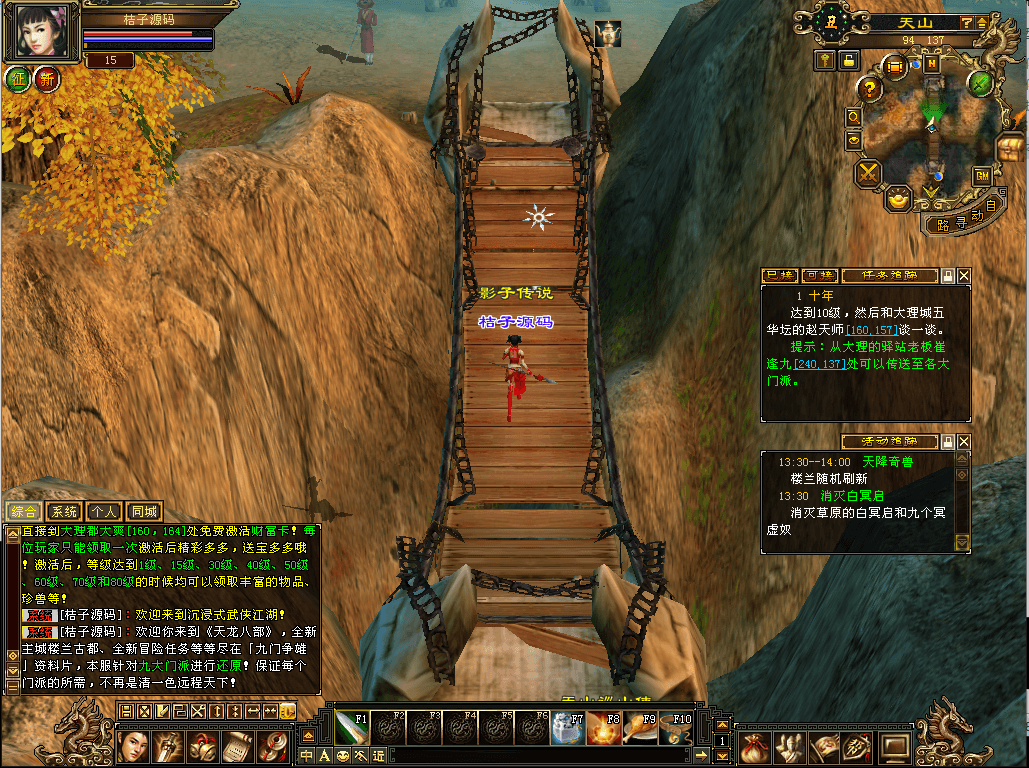
Task: Close the 任务追踪 quest tracker panel
Action: 964,275
